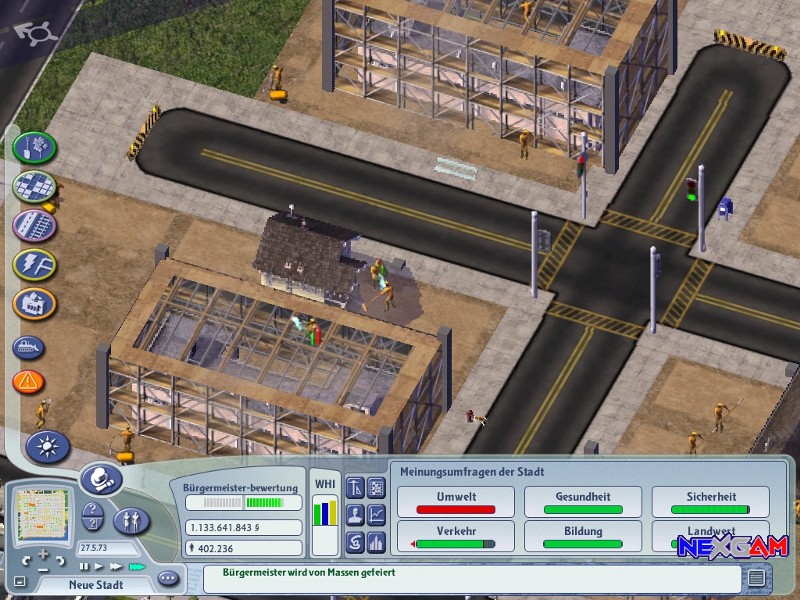Open the utilities menu with lightning icon

[x=34, y=264]
